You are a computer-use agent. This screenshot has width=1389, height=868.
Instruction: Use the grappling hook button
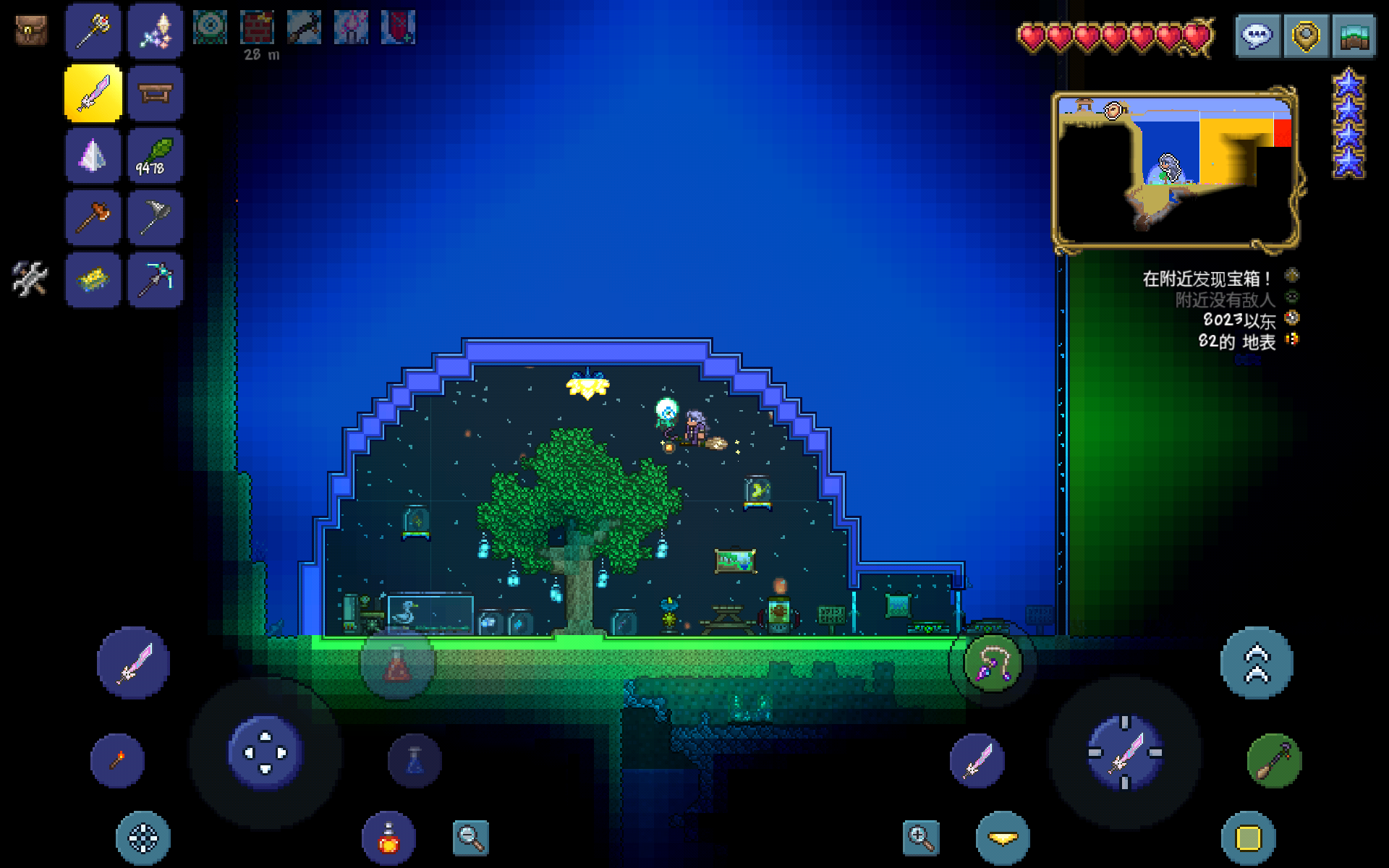(992, 664)
